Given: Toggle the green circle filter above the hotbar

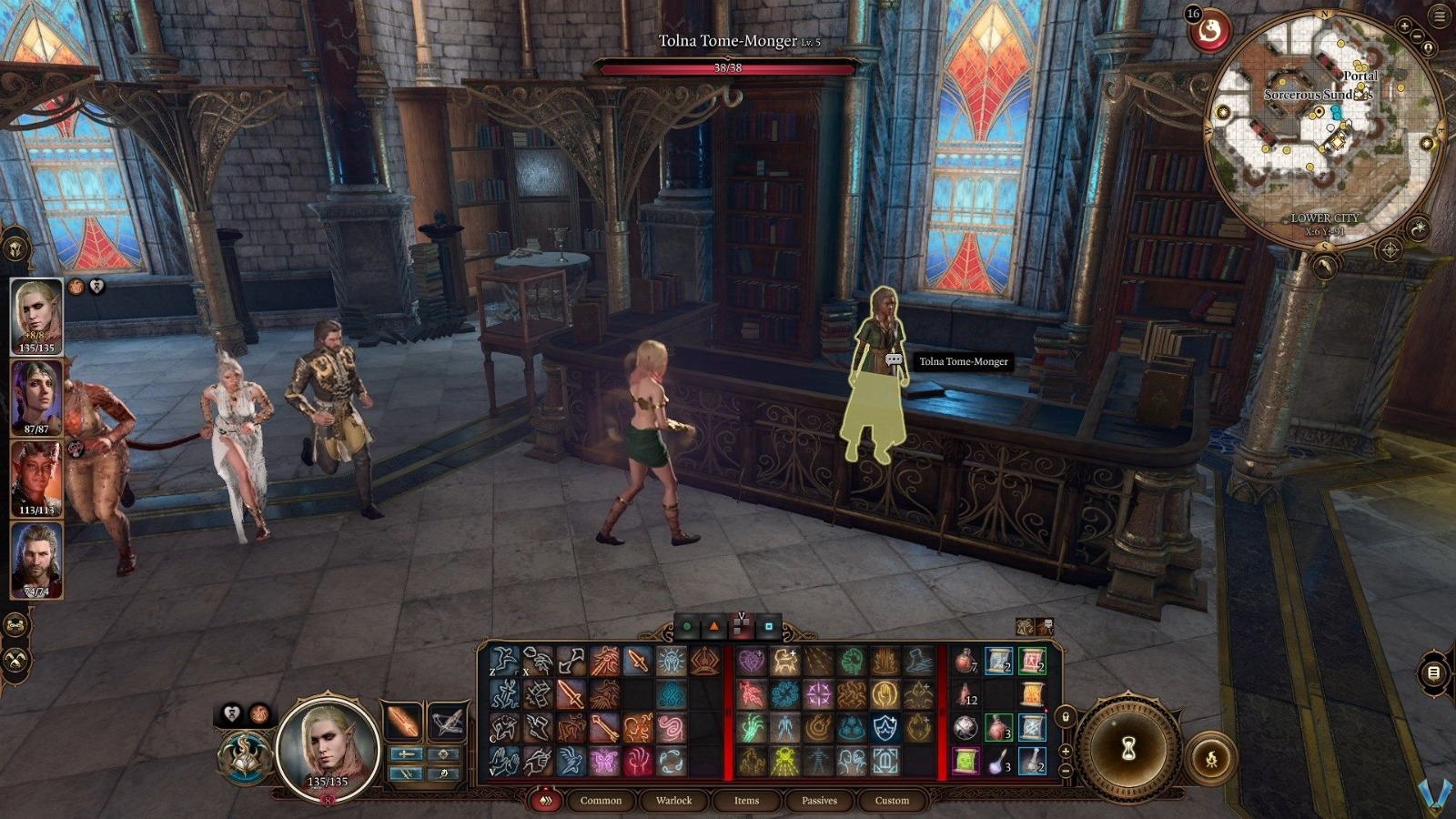Looking at the screenshot, I should tap(687, 626).
